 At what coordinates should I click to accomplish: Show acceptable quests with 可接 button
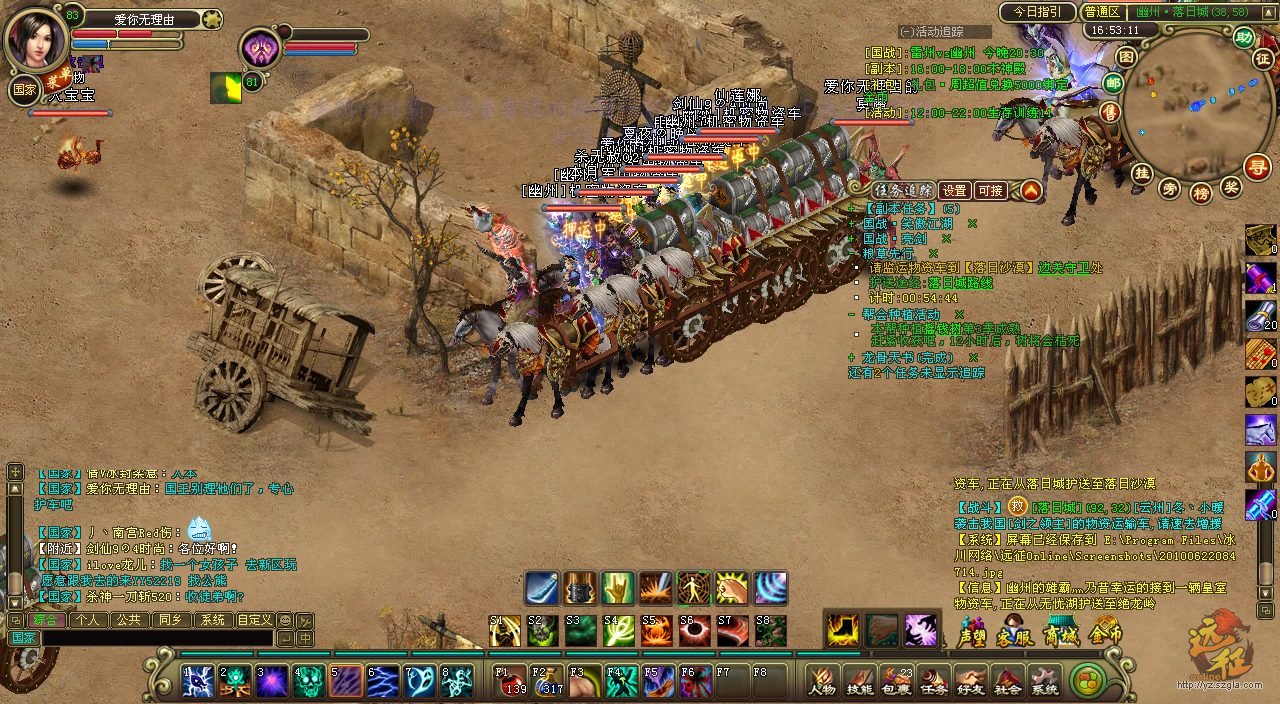(990, 190)
